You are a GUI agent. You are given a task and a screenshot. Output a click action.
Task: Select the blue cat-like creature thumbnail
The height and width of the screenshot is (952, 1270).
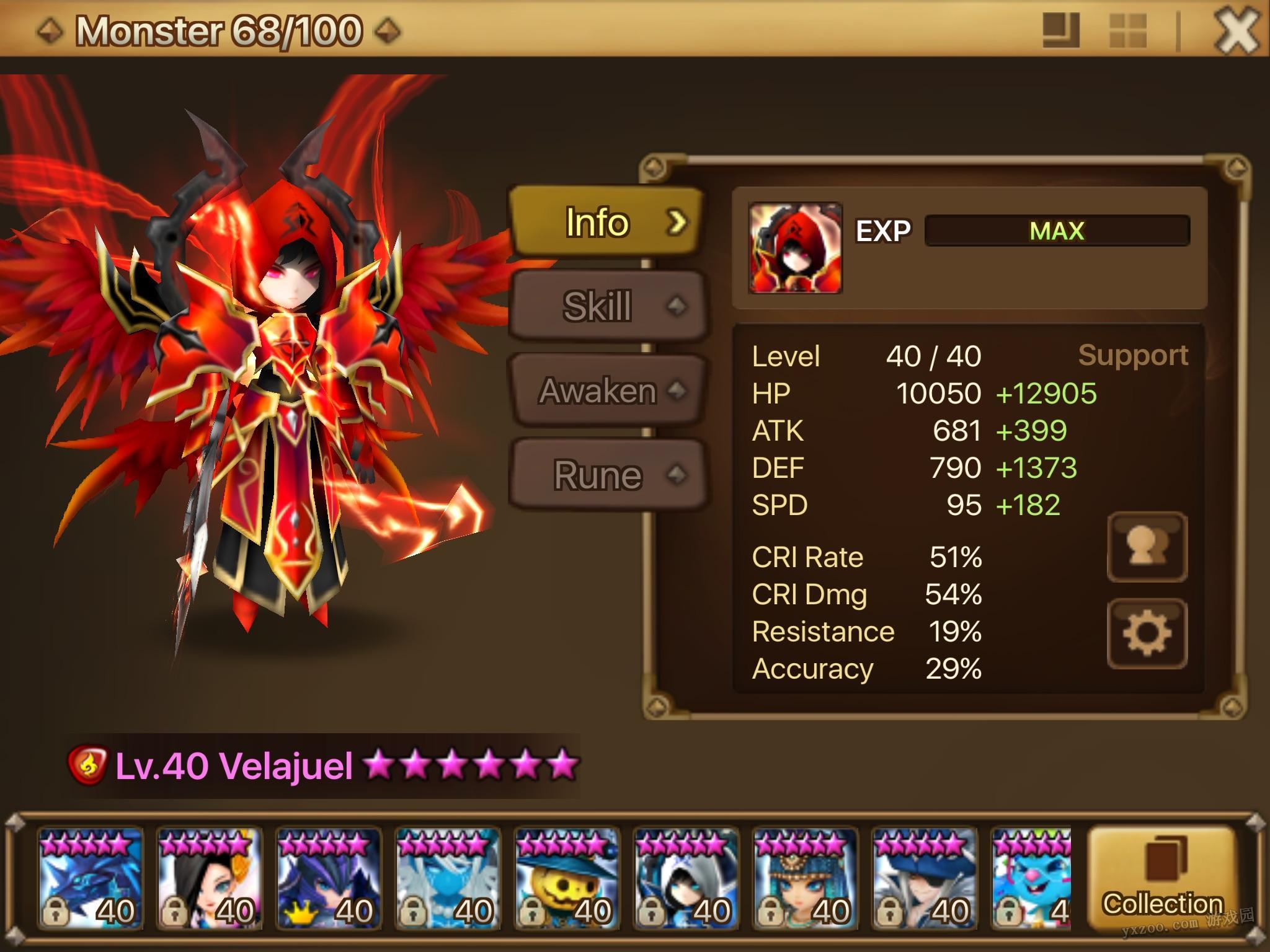coord(1032,878)
